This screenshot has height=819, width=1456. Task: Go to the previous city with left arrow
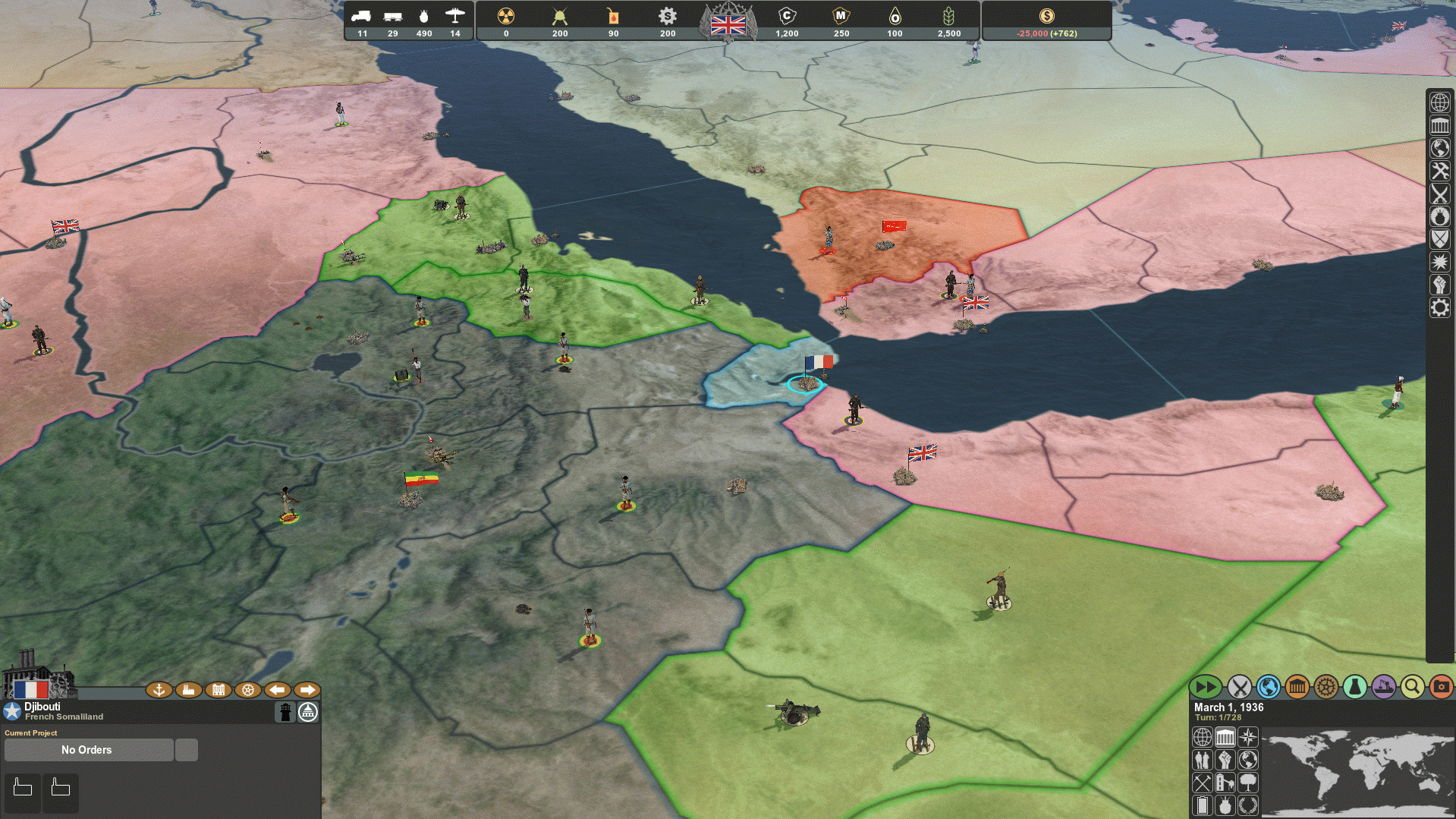pos(277,690)
